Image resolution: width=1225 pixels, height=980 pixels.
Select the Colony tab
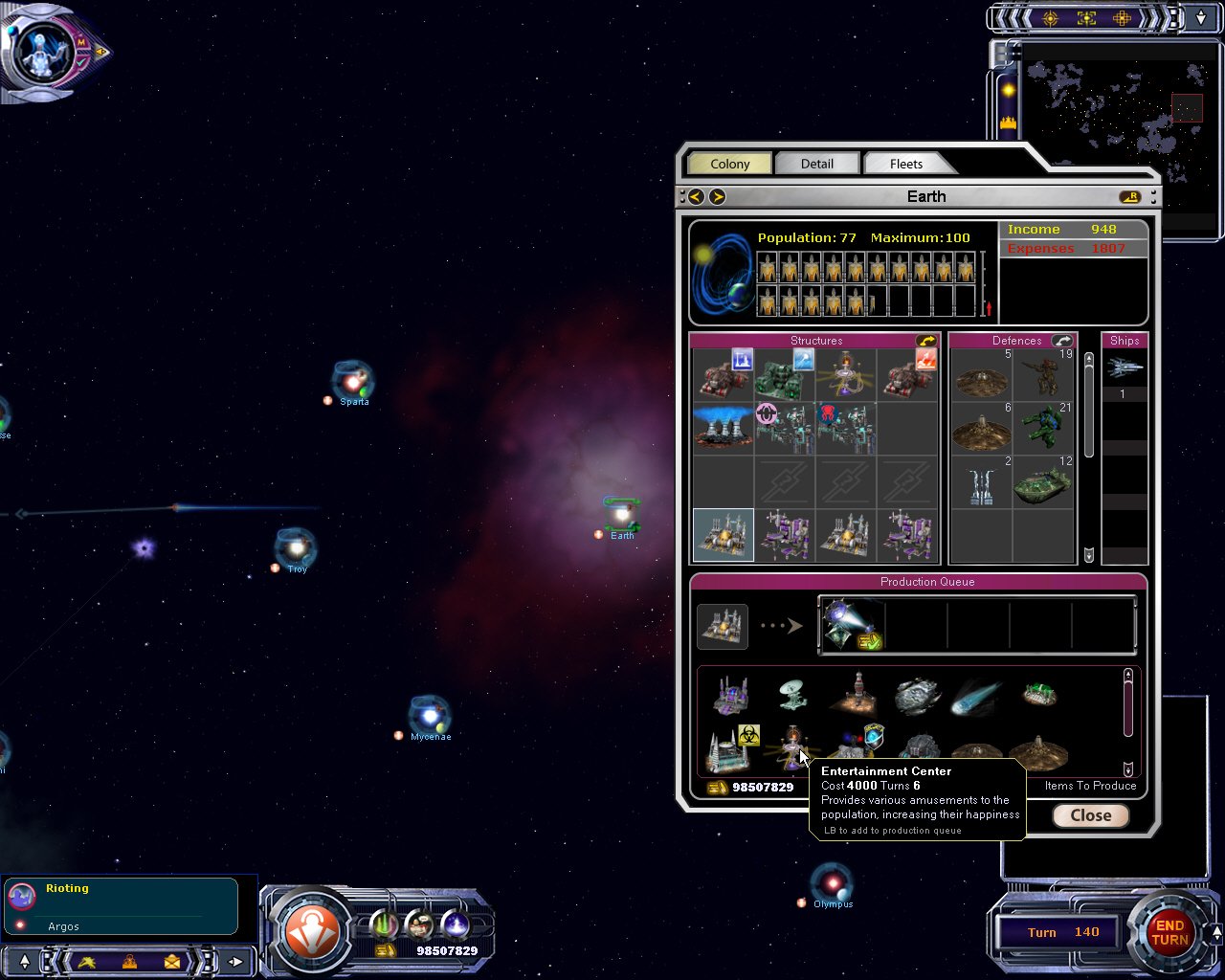[729, 164]
